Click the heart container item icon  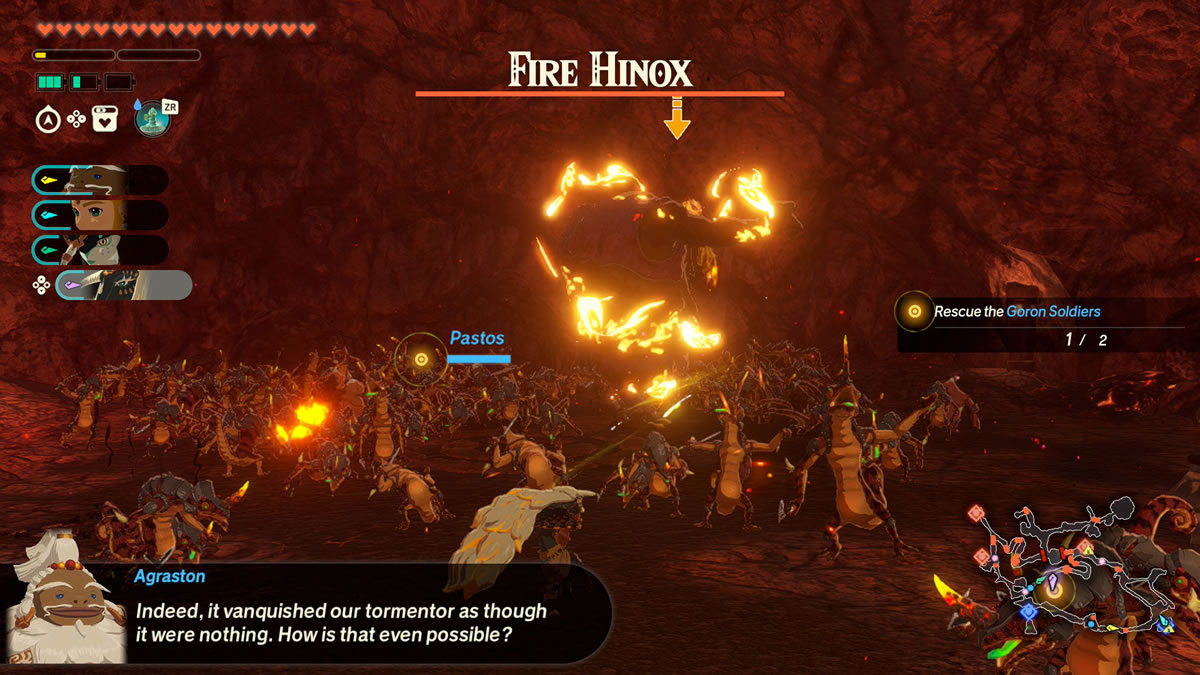105,120
